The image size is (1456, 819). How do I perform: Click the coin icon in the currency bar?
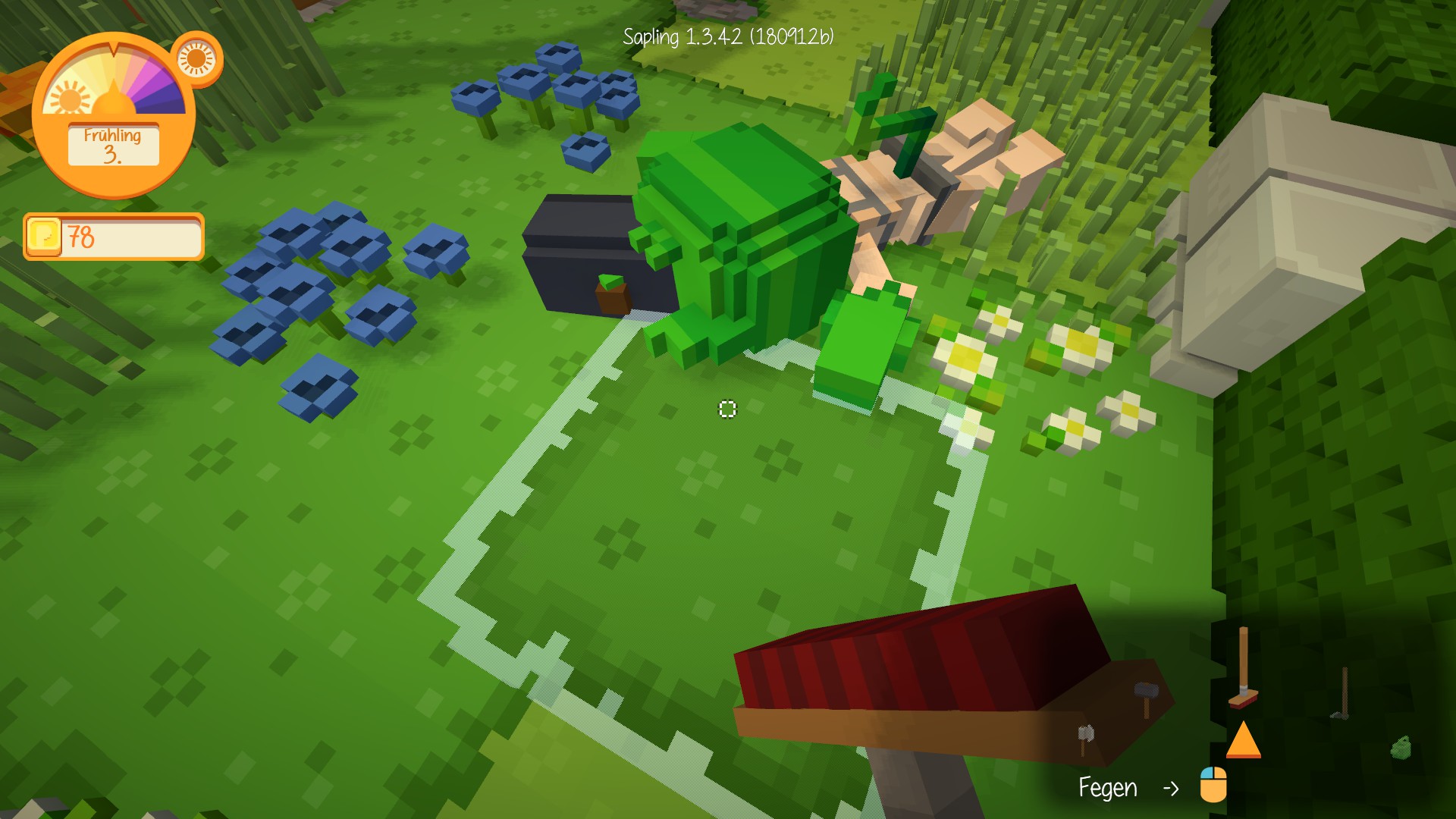click(x=44, y=237)
